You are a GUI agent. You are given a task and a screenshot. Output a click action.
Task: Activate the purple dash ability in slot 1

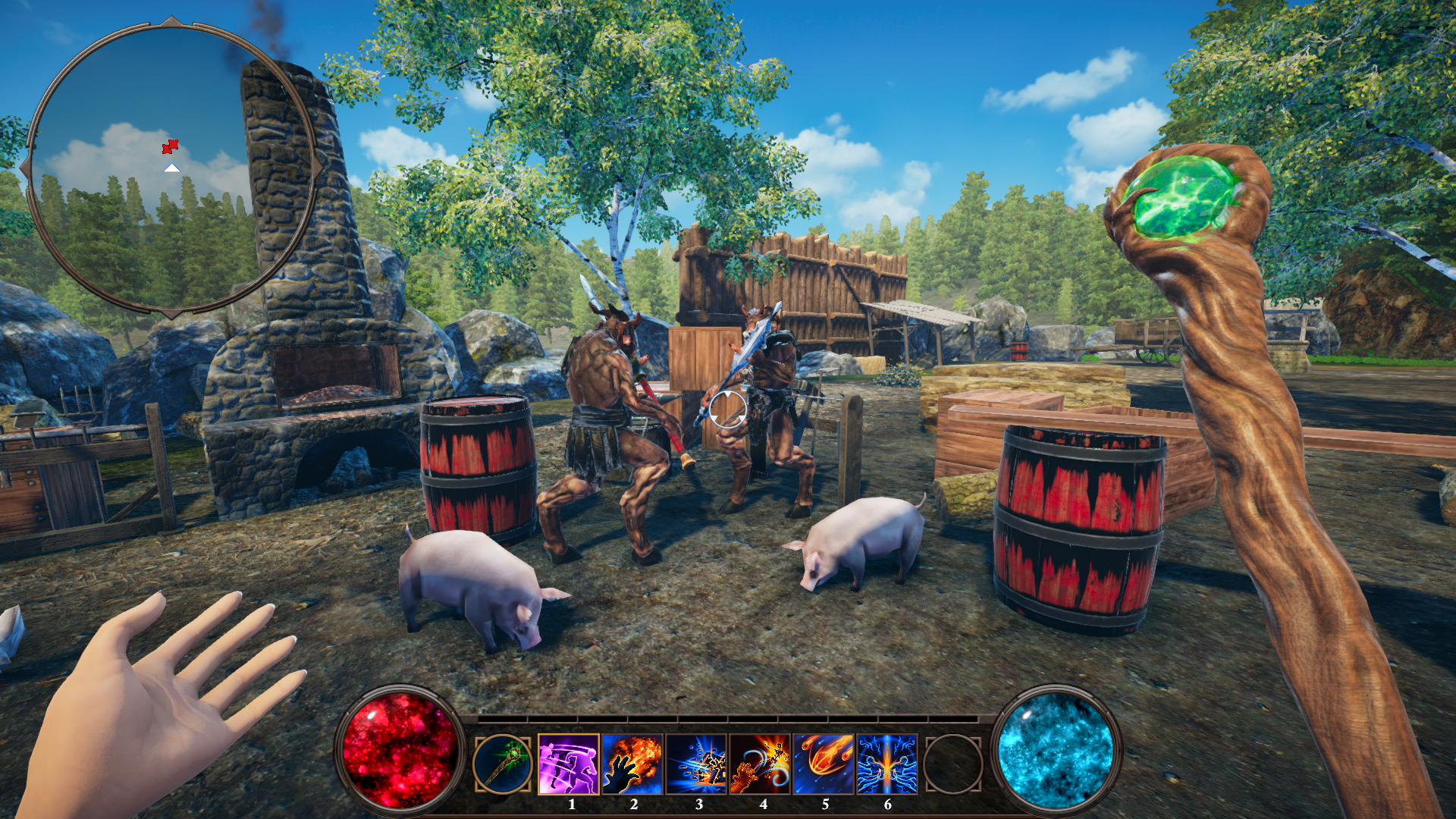[x=569, y=764]
